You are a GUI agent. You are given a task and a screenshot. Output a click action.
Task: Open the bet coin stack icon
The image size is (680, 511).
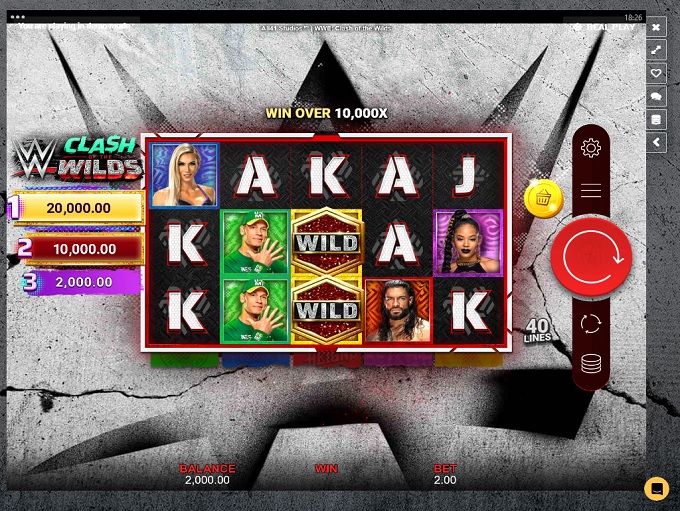click(591, 364)
